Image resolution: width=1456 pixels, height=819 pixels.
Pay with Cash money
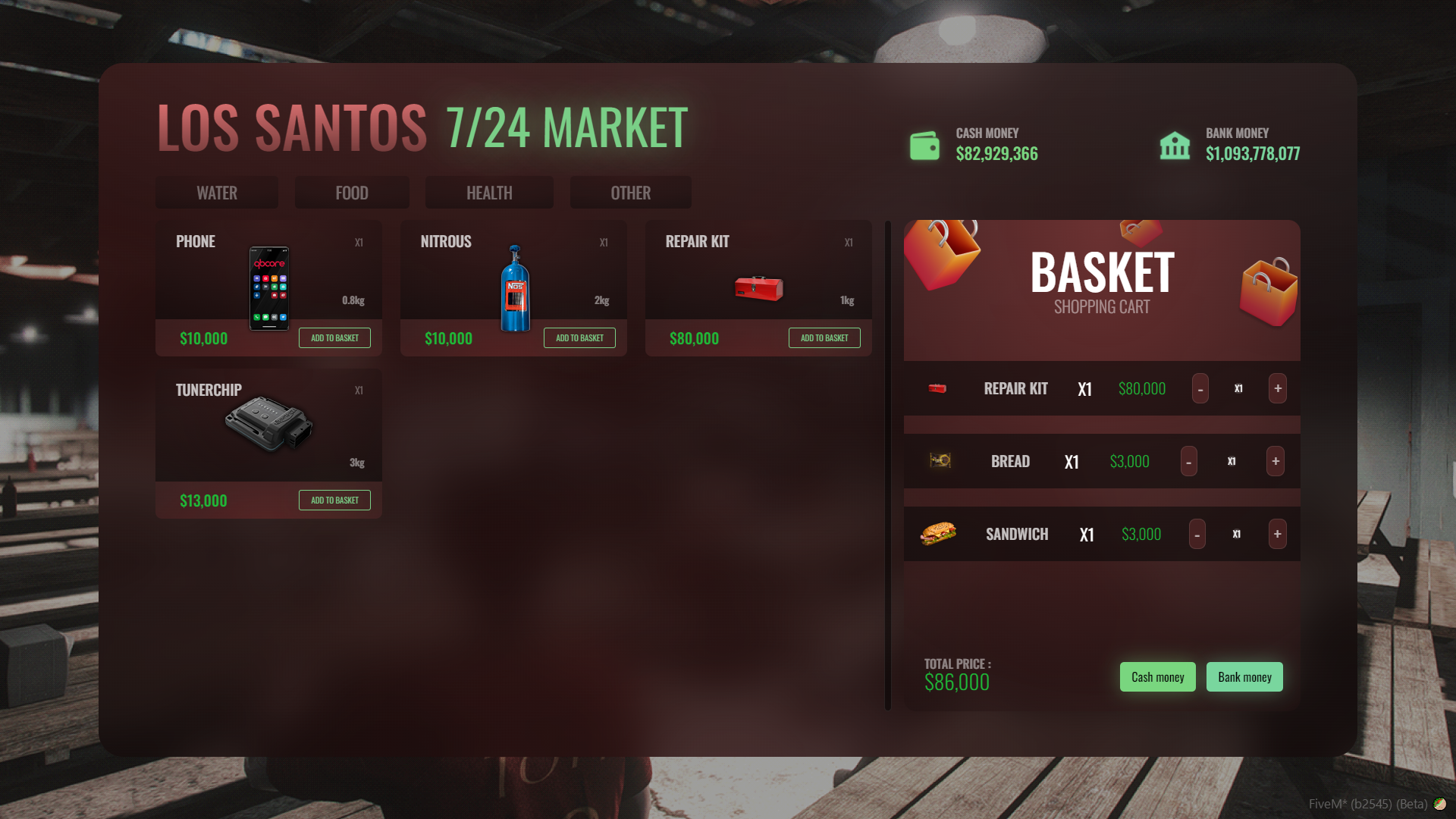(1157, 677)
